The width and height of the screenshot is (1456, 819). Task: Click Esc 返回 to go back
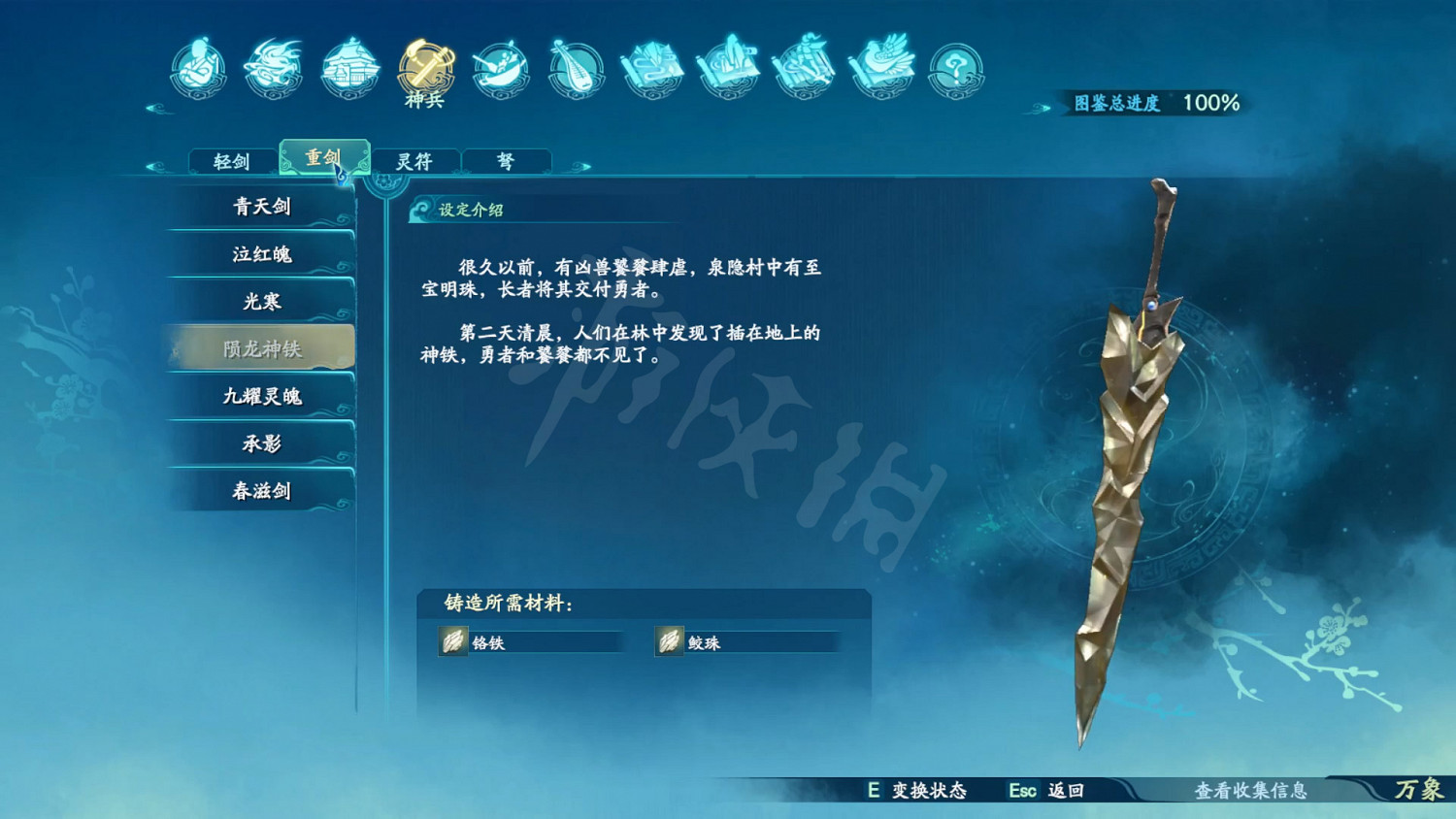(1044, 792)
